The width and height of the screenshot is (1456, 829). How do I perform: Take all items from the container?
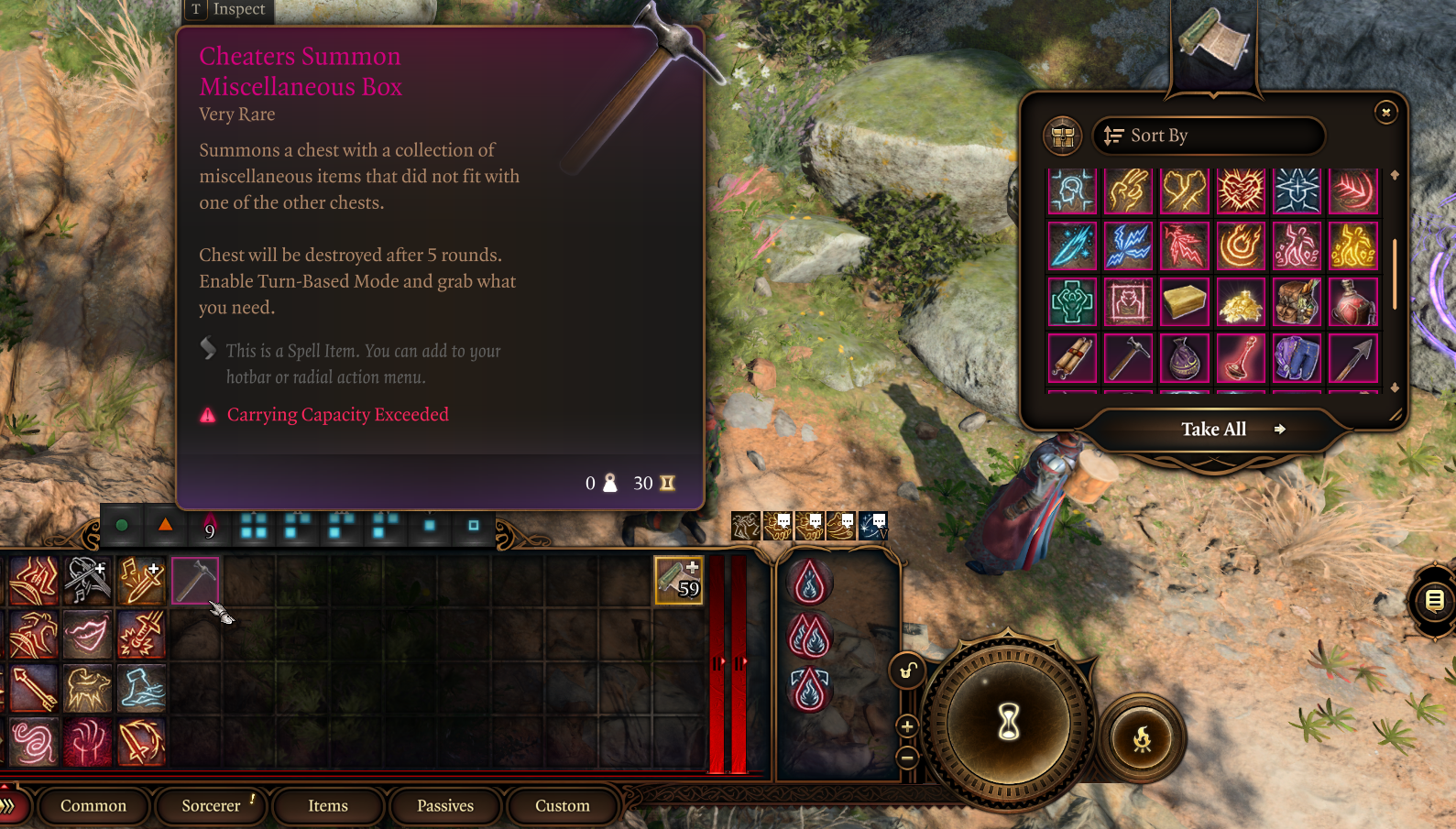click(x=1214, y=430)
